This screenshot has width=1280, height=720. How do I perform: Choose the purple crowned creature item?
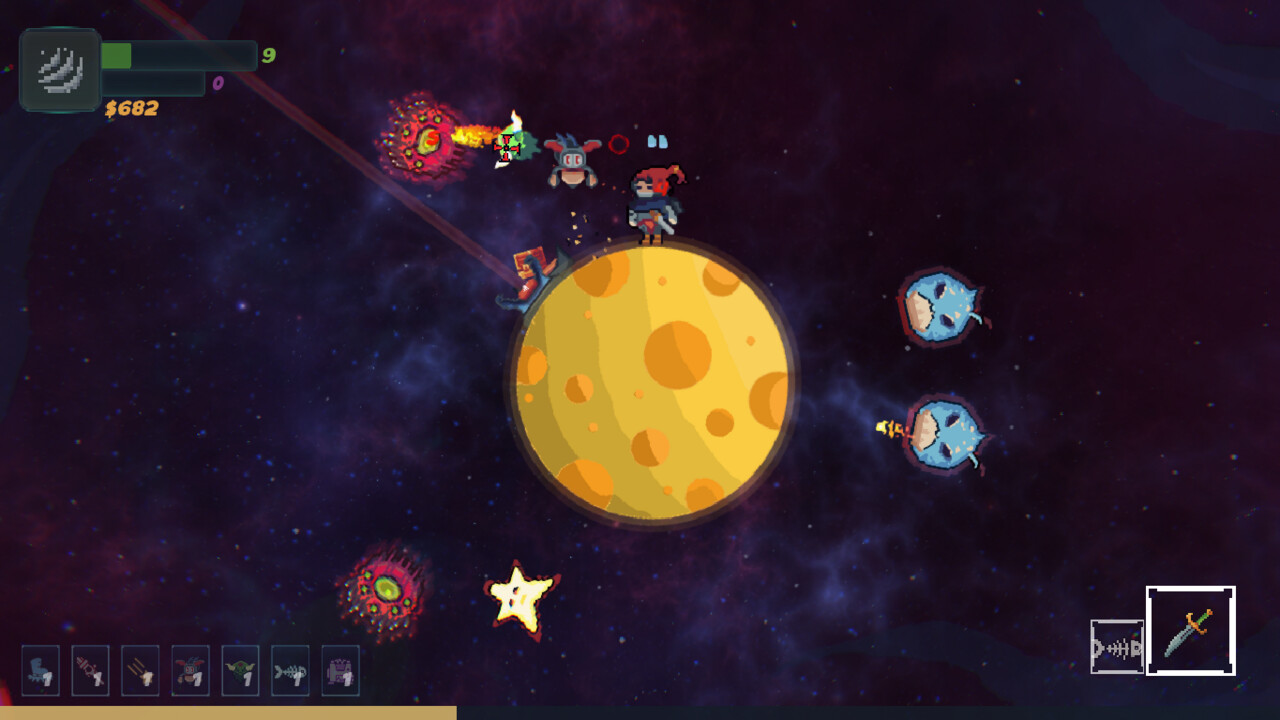pyautogui.click(x=340, y=670)
